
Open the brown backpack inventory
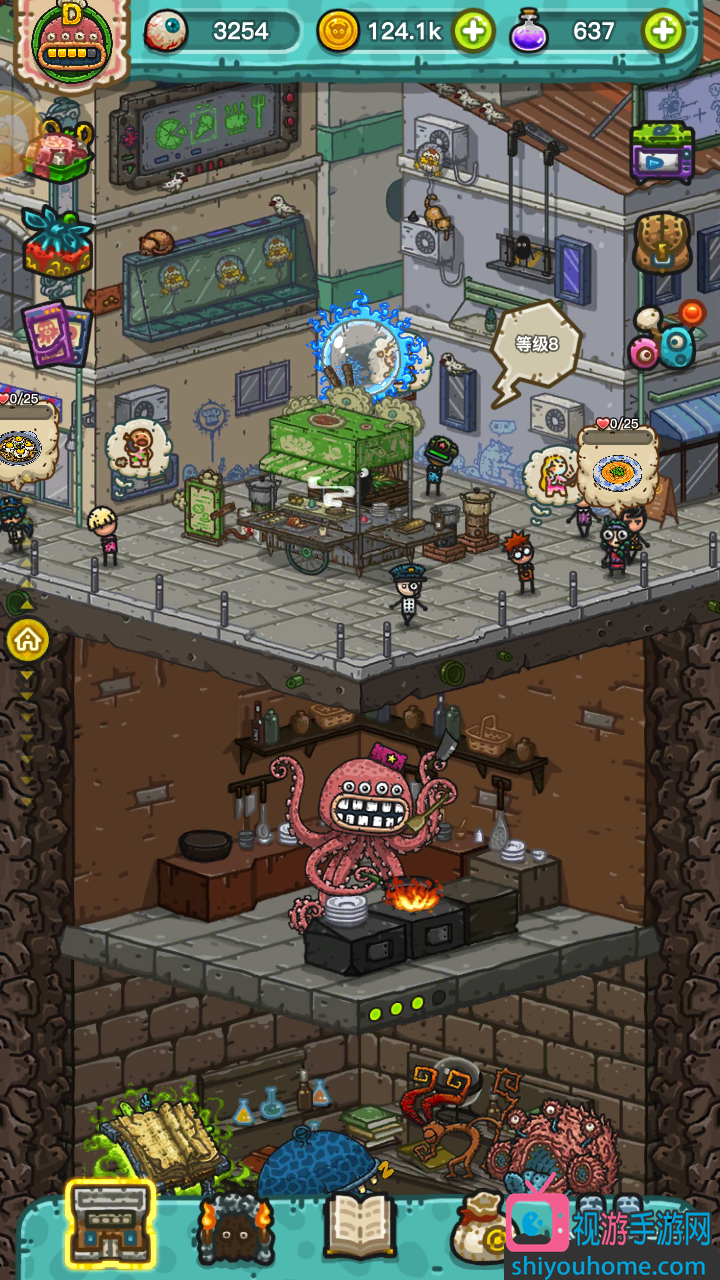click(x=662, y=243)
